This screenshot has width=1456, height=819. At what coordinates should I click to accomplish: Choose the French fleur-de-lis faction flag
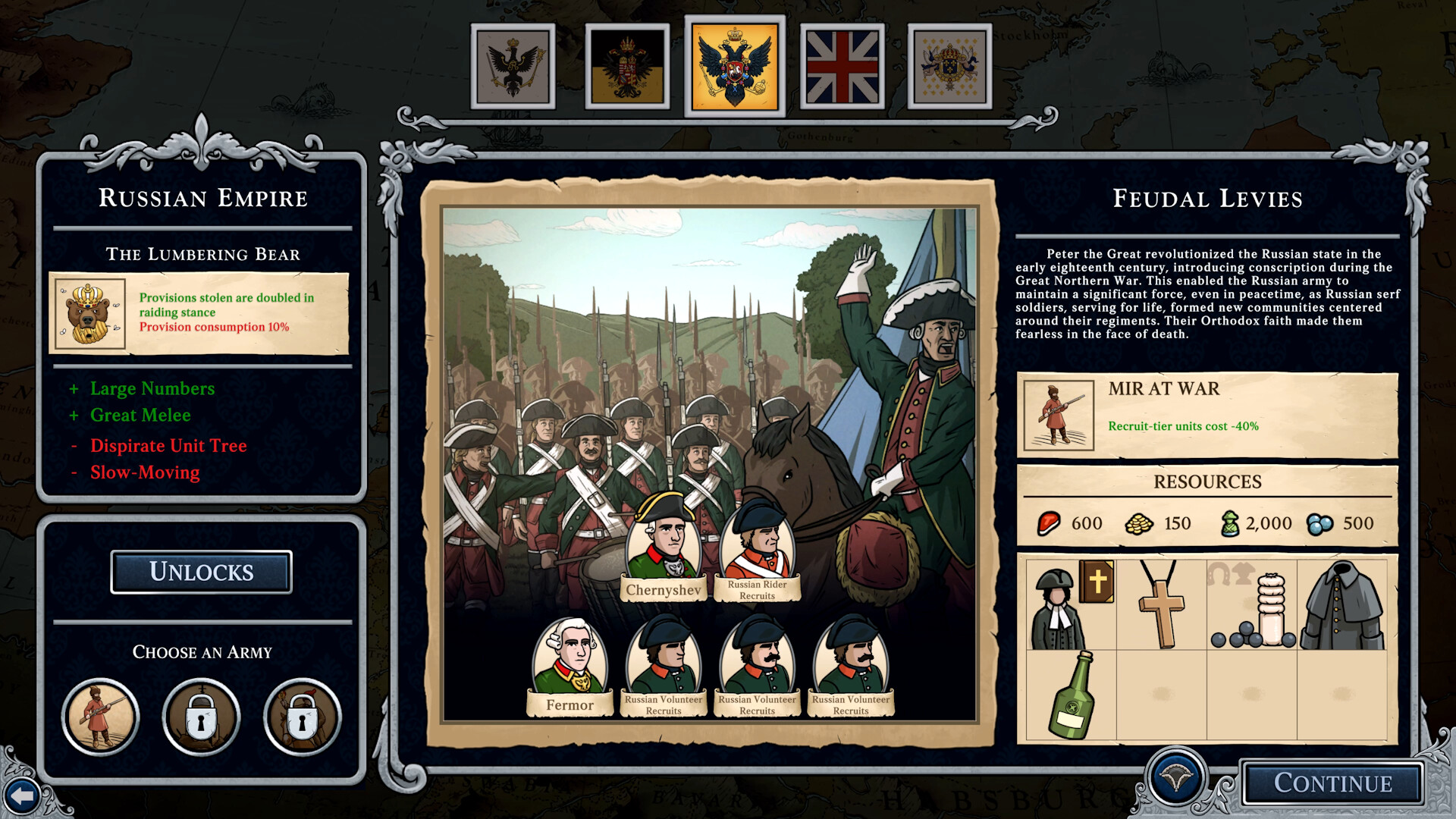pos(949,67)
